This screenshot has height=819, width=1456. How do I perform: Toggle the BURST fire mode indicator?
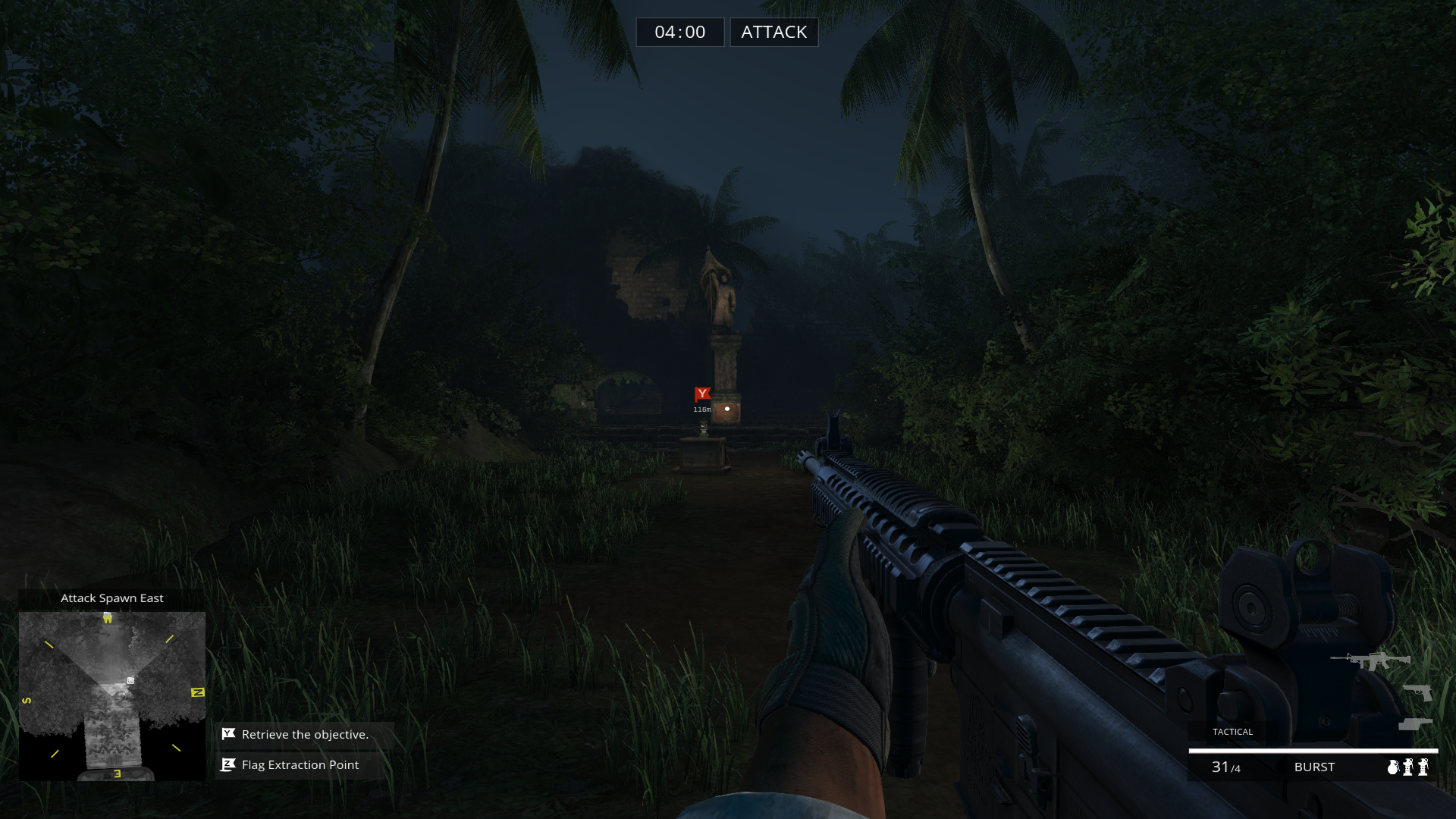pyautogui.click(x=1314, y=767)
